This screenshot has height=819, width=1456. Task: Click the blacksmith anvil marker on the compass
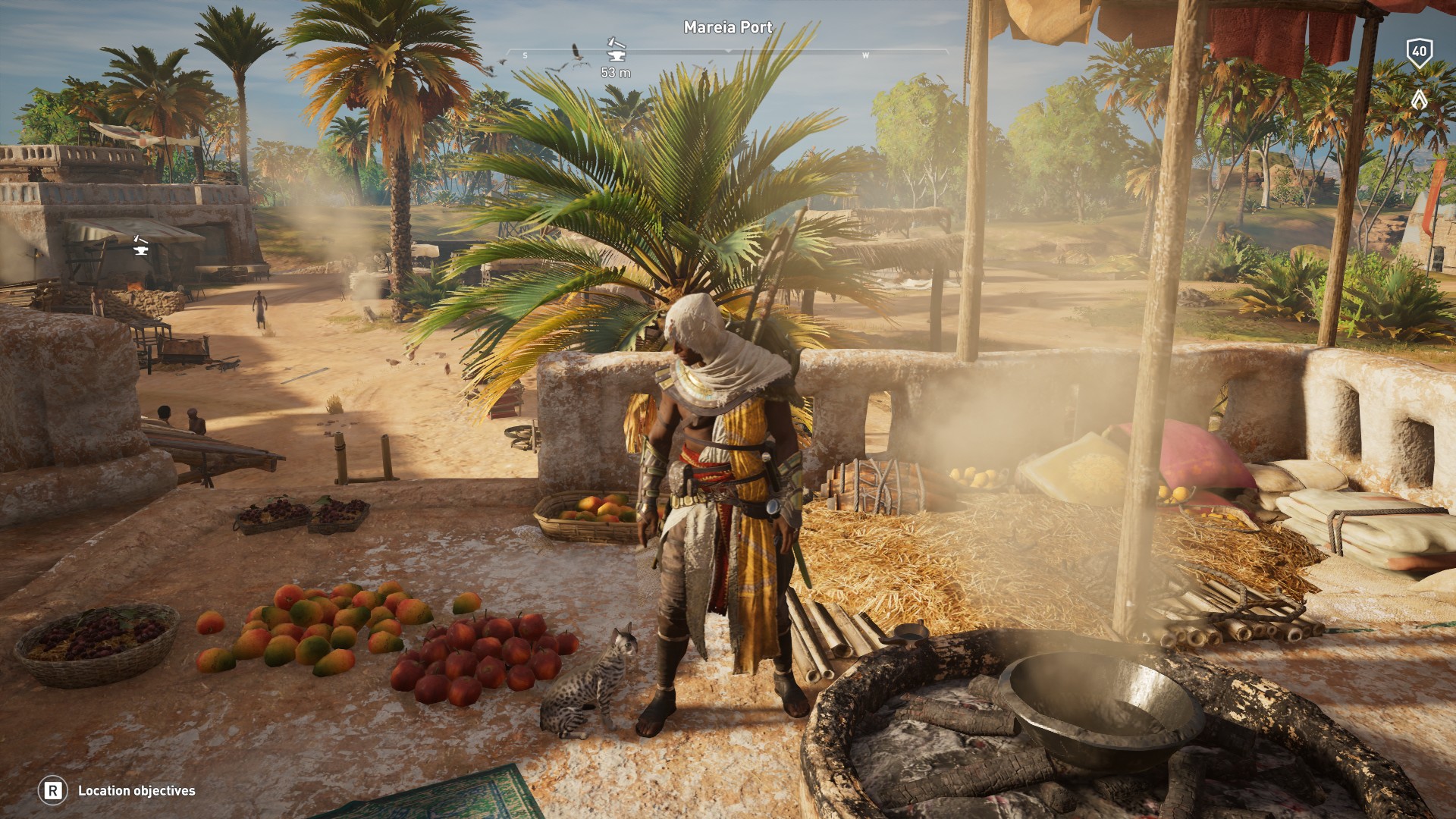point(616,50)
